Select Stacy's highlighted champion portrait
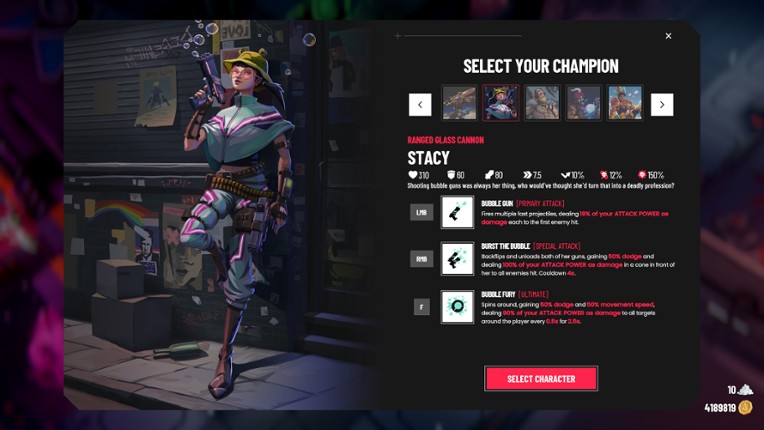764x430 pixels. tap(501, 104)
